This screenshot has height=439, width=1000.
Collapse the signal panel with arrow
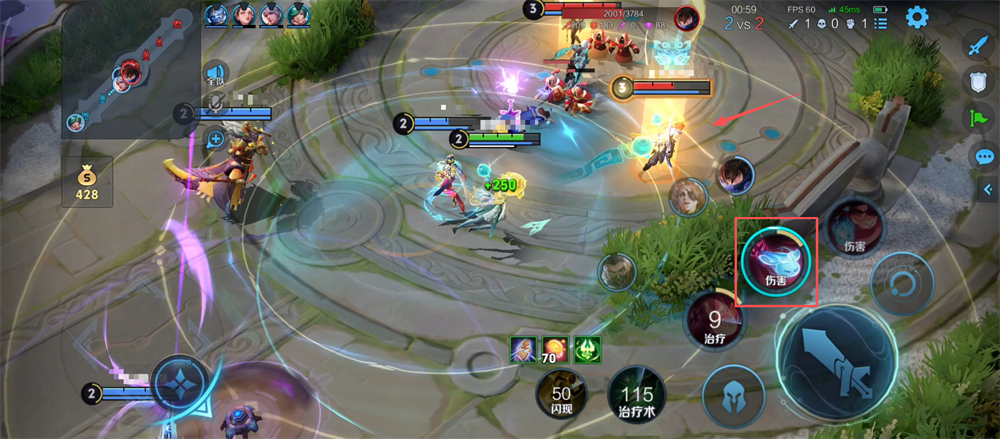tap(989, 190)
